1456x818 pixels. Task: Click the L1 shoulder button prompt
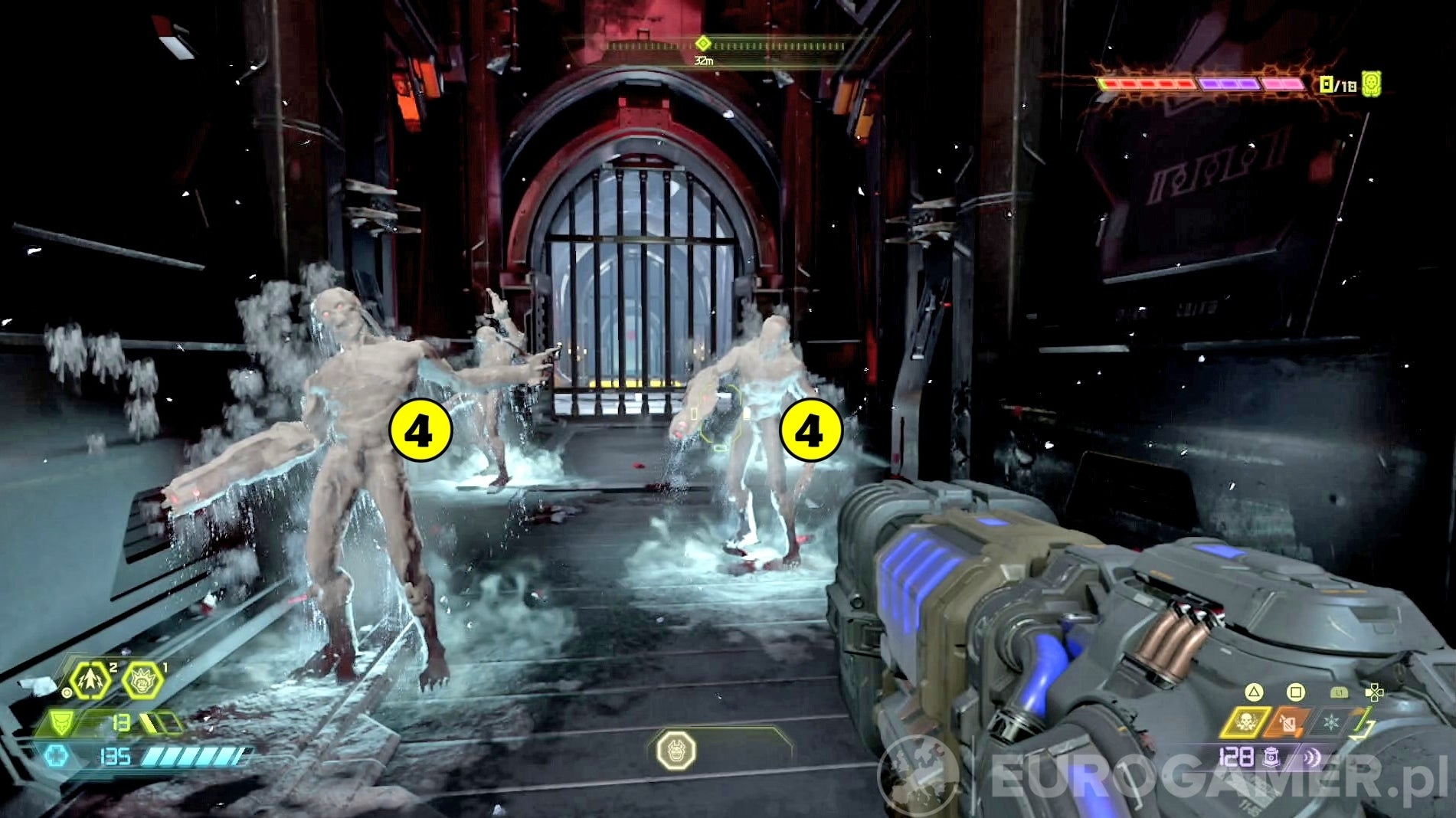coord(1339,692)
